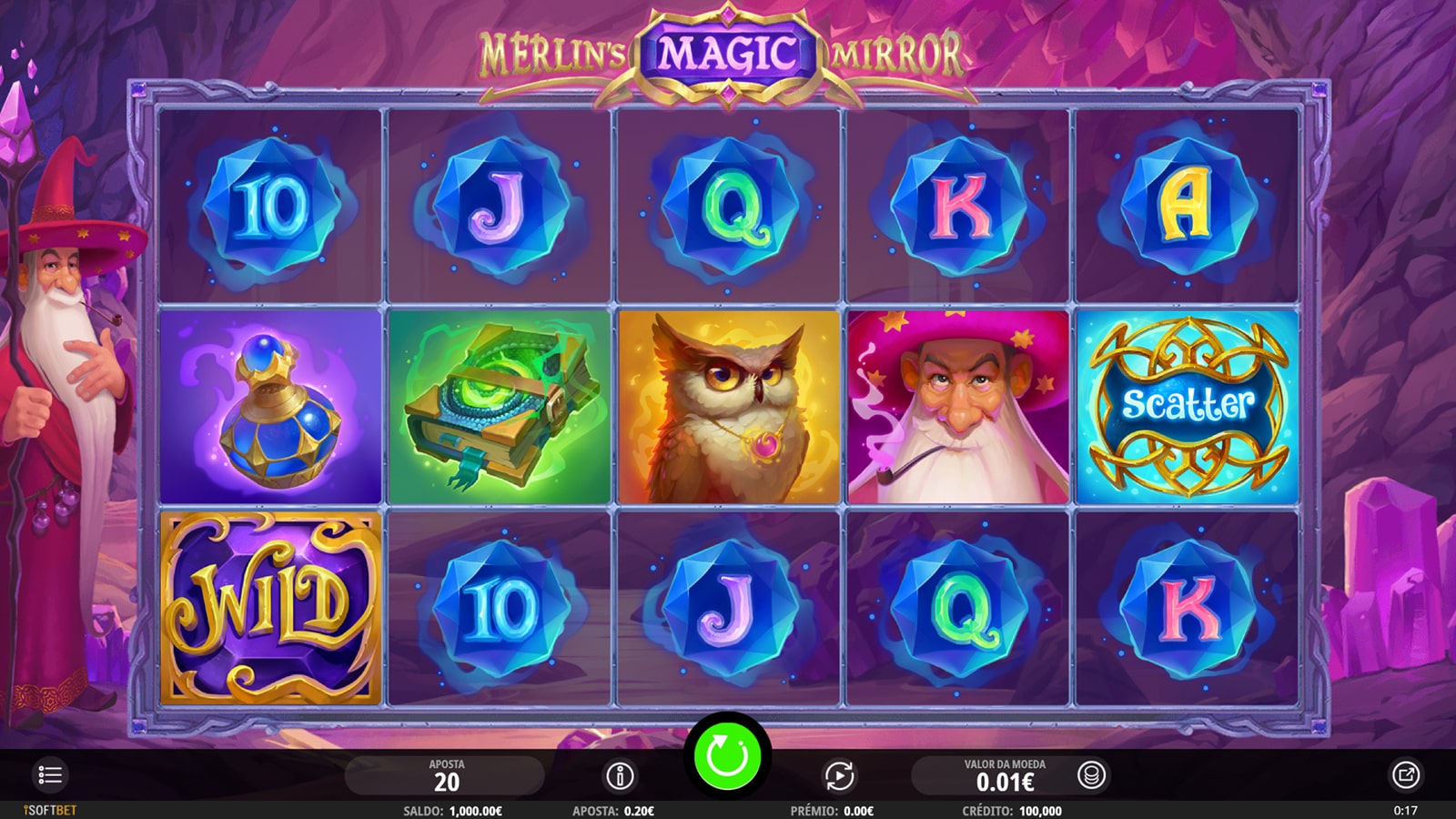Screen dimensions: 1456x819
Task: Show the game info paytable
Action: pyautogui.click(x=620, y=776)
